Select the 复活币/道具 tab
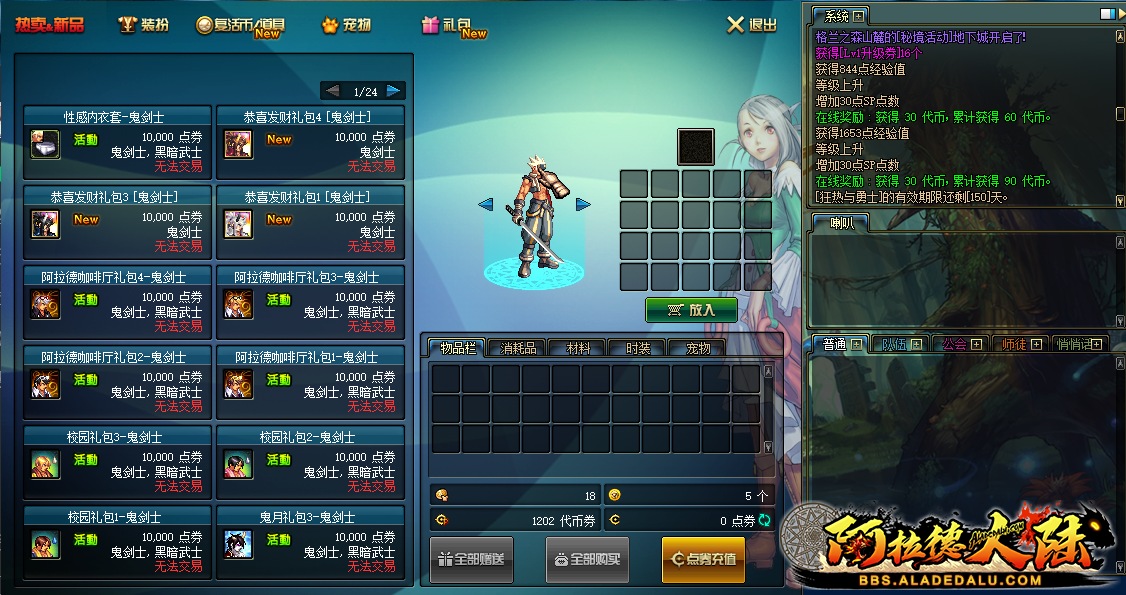1126x595 pixels. [x=241, y=26]
